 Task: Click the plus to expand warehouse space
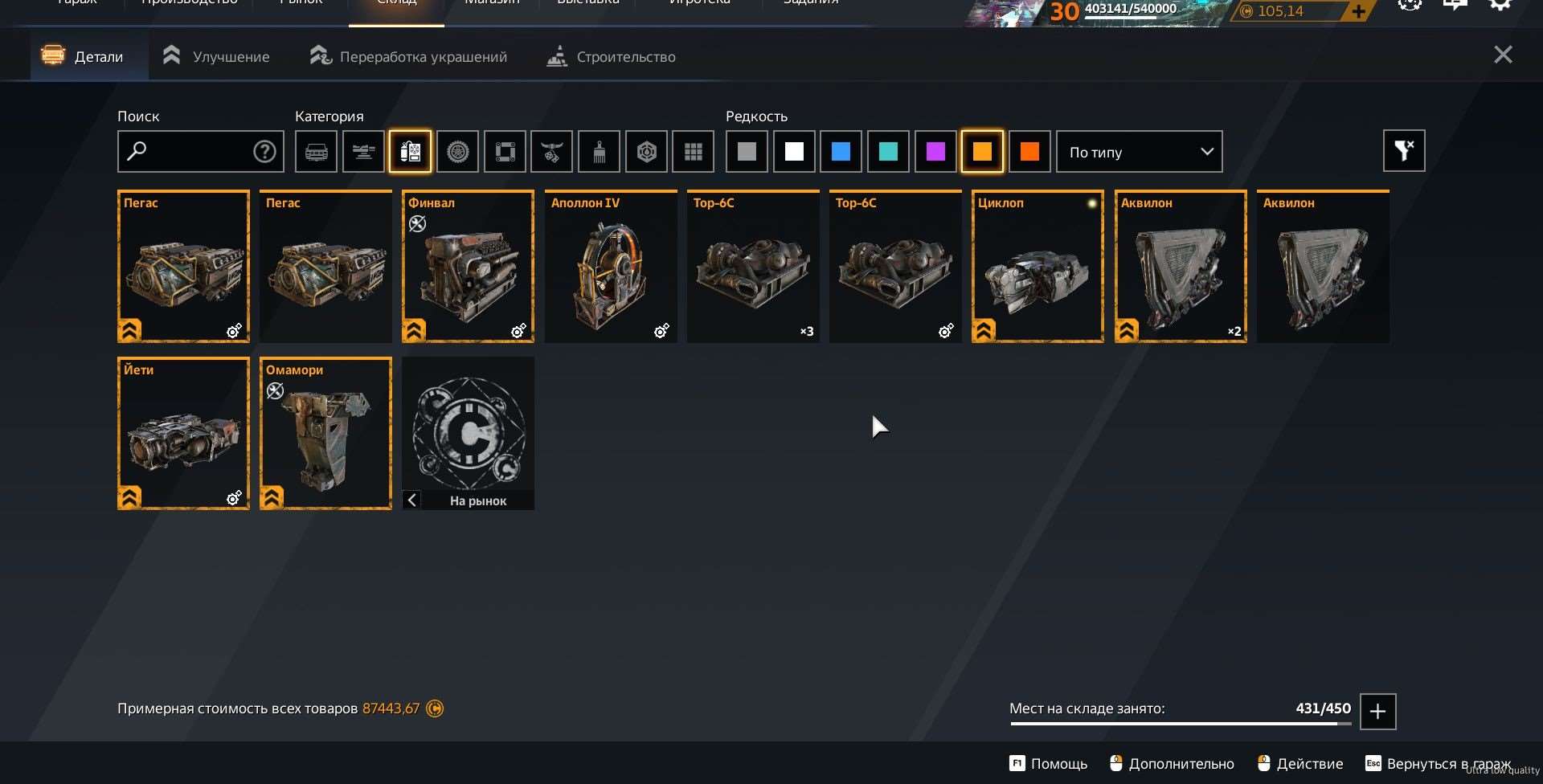pyautogui.click(x=1378, y=712)
